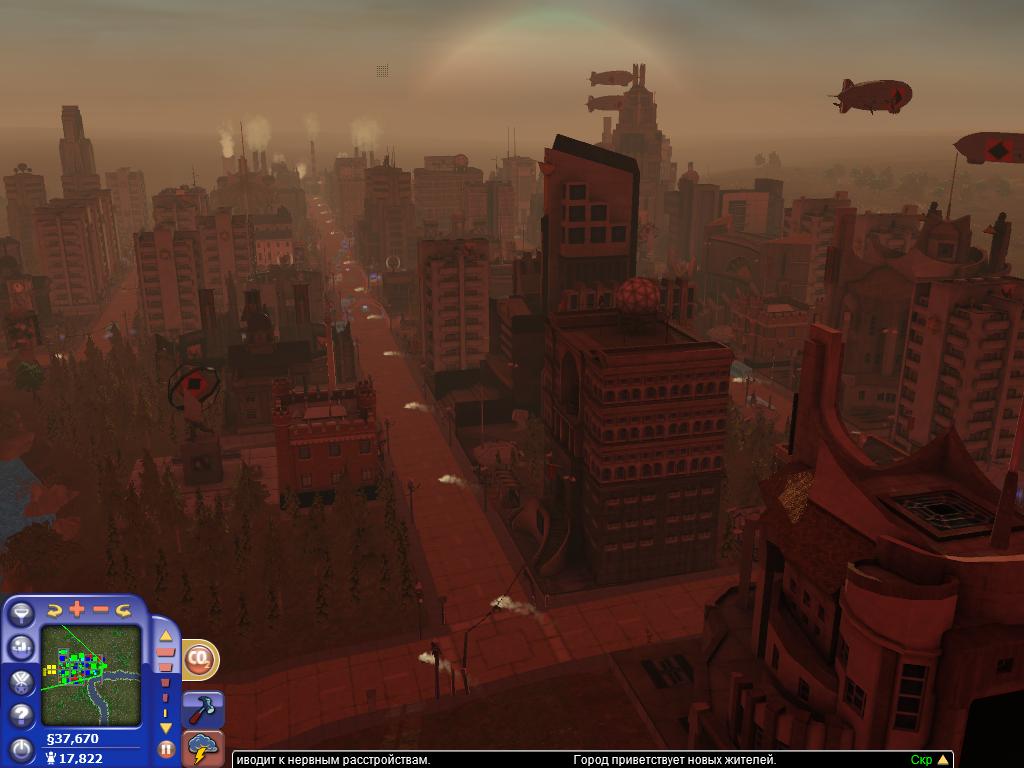
Task: Rotate the camera with the left arrow
Action: 54,610
